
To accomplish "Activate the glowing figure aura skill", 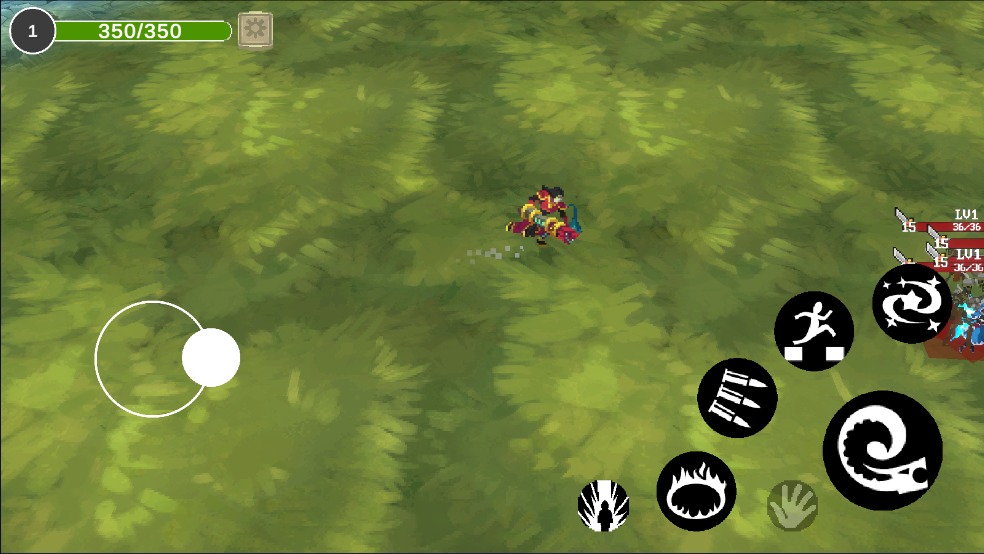I will (x=604, y=506).
